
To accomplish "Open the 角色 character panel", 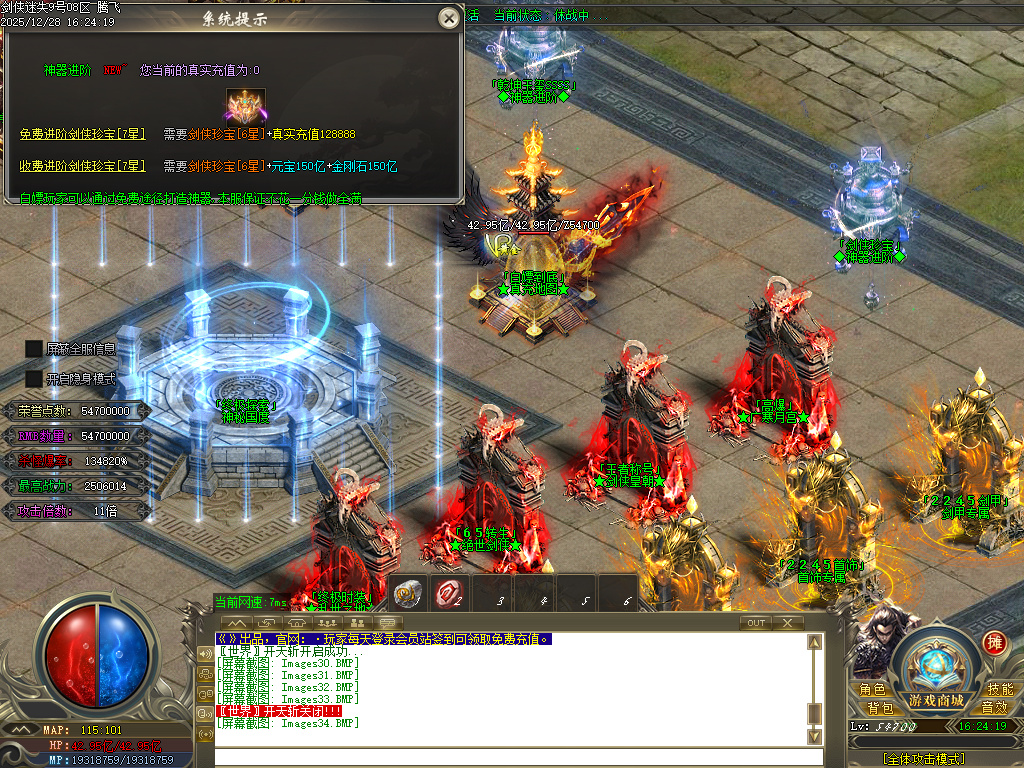I will tap(871, 689).
